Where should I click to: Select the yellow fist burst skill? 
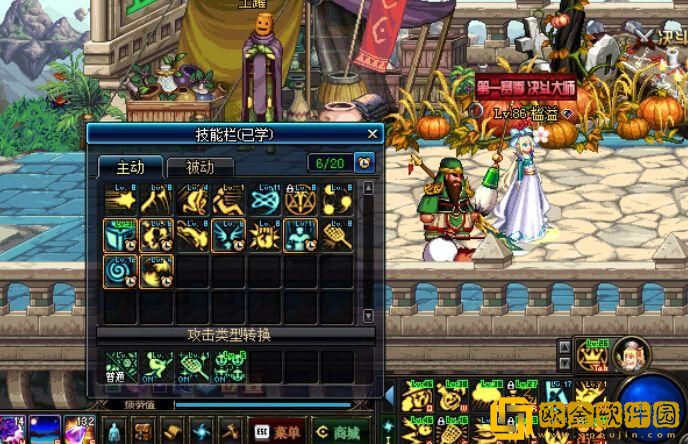(264, 236)
